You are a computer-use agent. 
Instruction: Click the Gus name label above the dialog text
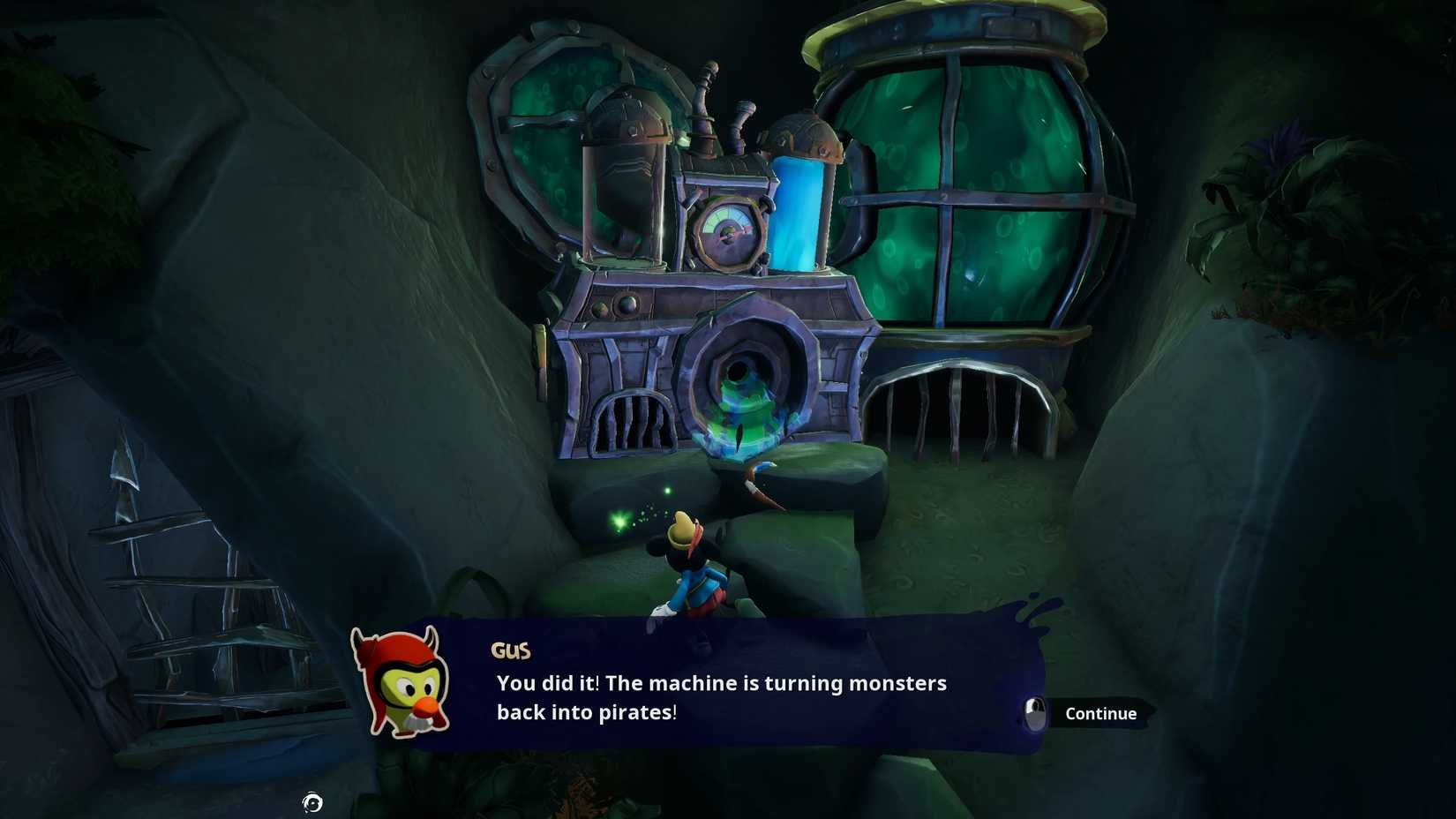(x=510, y=650)
